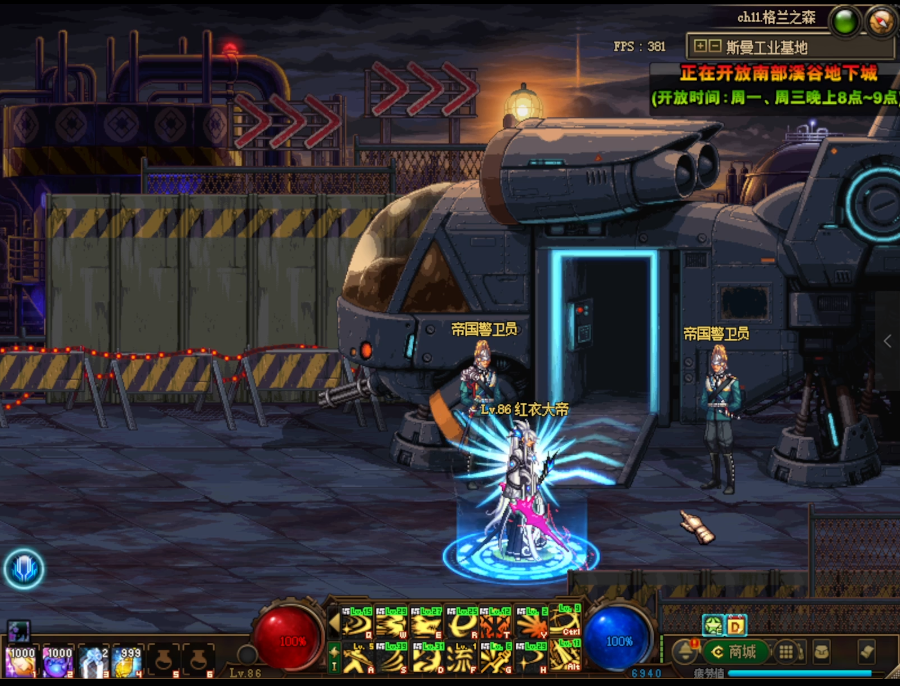The width and height of the screenshot is (900, 686).
Task: Open the orange D calendar icon
Action: (x=736, y=625)
